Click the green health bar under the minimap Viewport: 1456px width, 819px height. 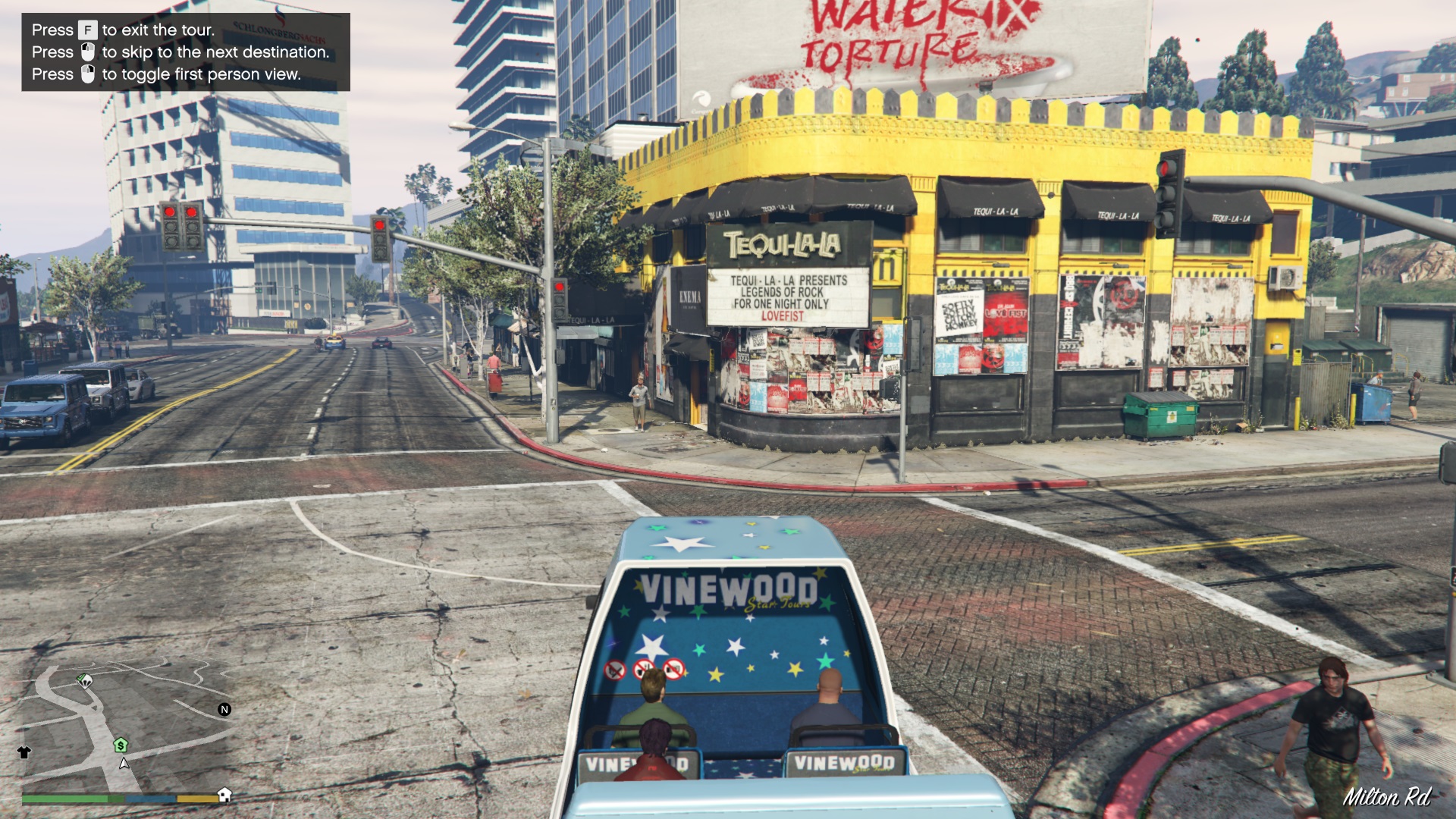click(x=64, y=798)
